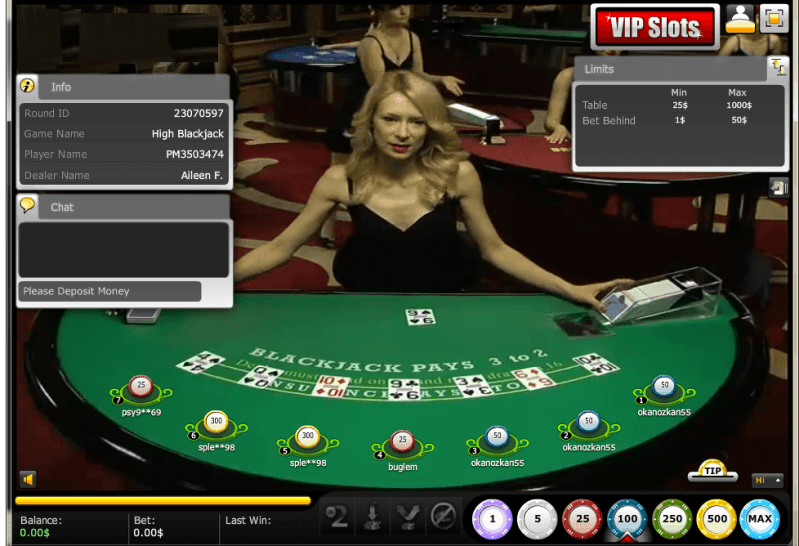Select the MAX bet chip

761,518
